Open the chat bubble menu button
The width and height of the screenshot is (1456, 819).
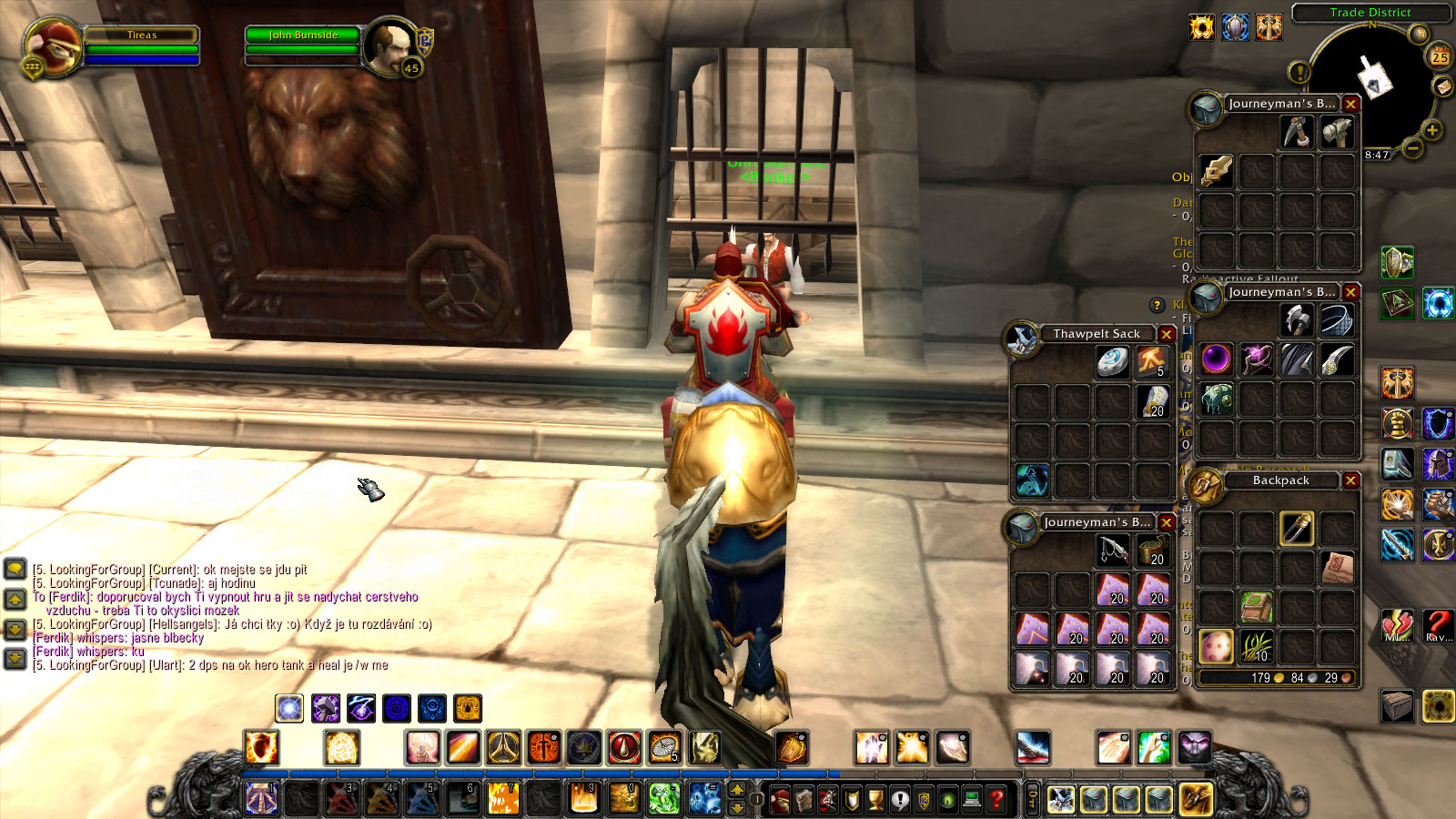click(x=15, y=571)
